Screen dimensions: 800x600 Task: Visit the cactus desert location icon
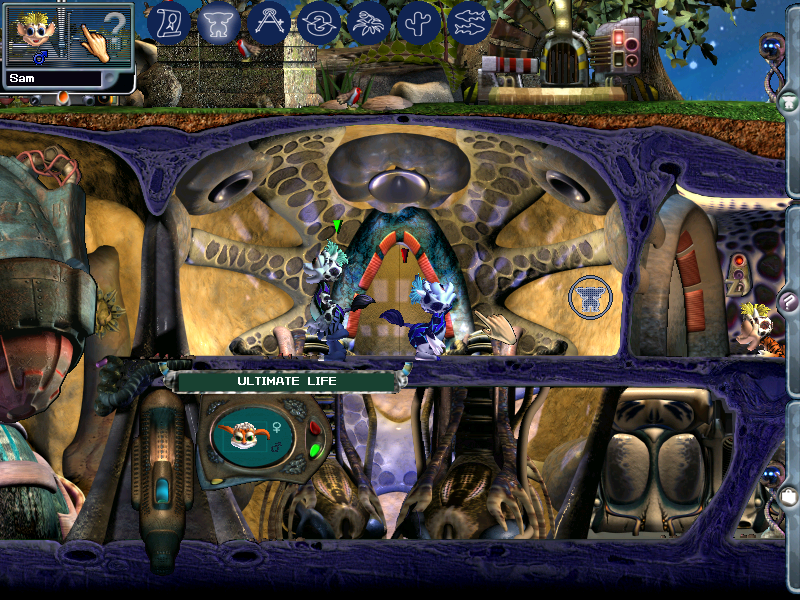418,21
